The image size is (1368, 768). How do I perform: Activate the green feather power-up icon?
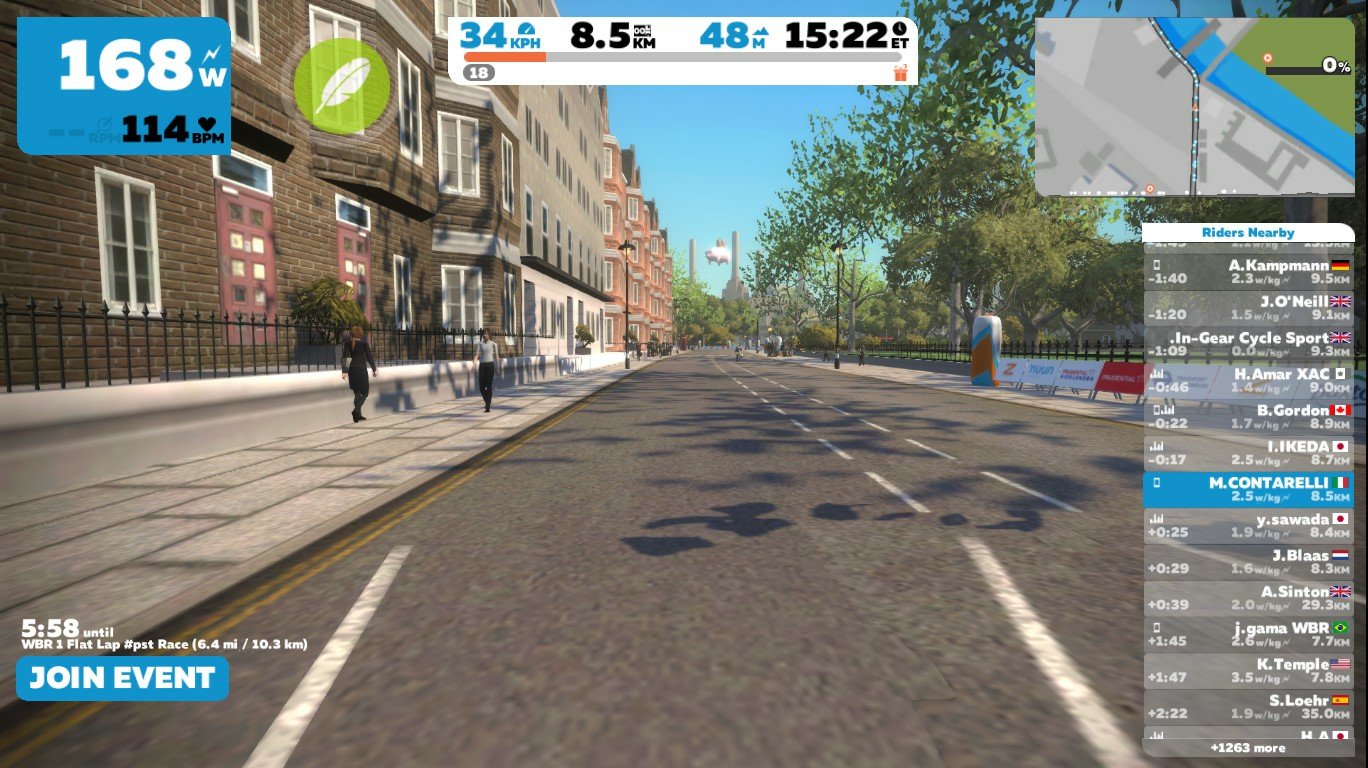click(x=341, y=86)
